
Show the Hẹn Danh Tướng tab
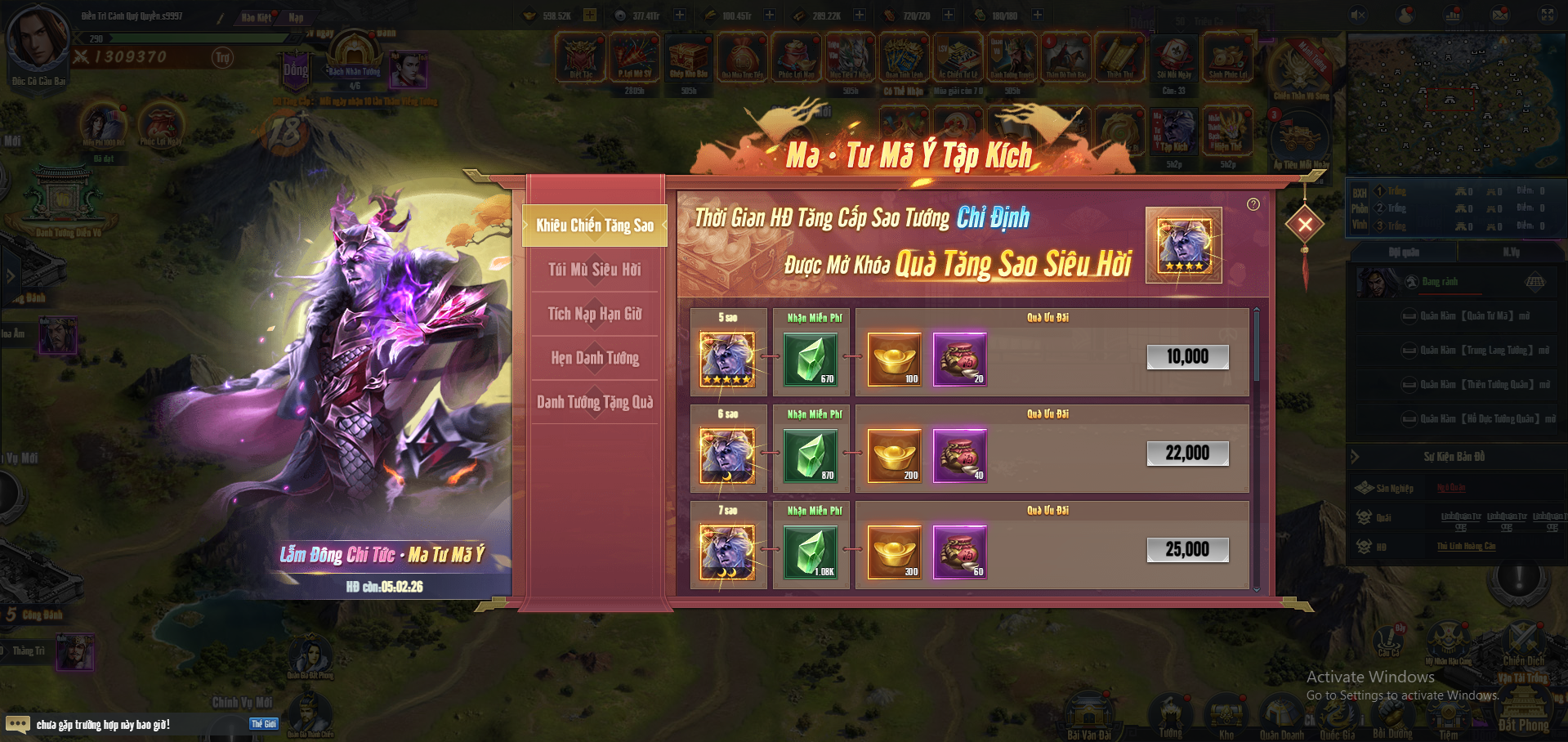tap(595, 358)
